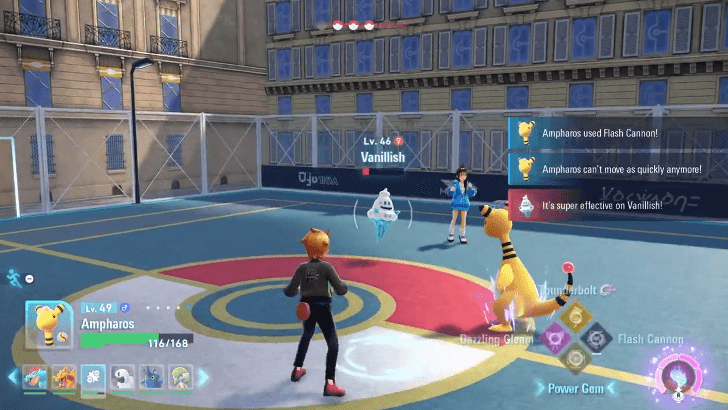The width and height of the screenshot is (728, 410).
Task: Use the Thunderbolt move
Action: (x=574, y=316)
